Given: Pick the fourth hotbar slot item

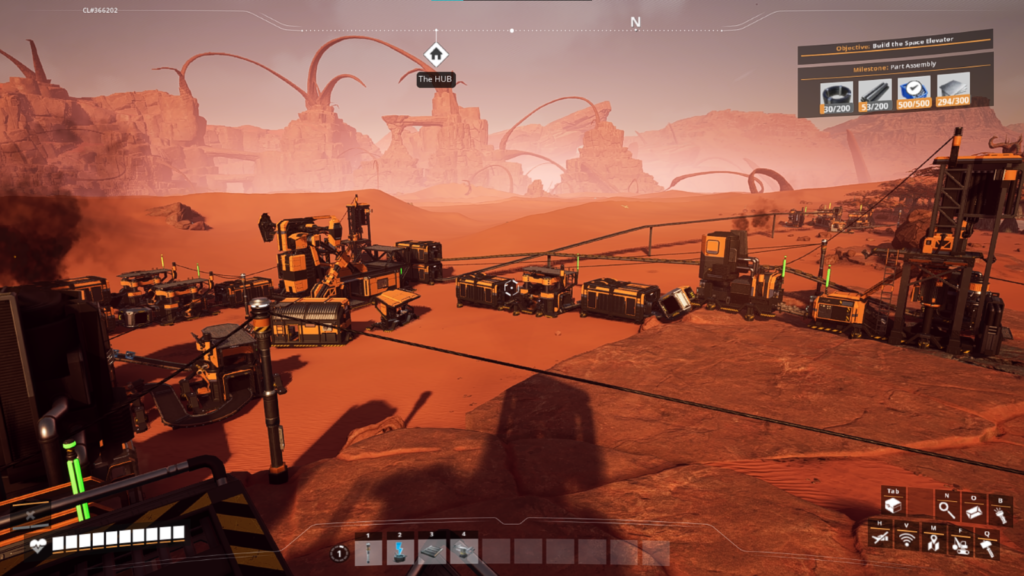Looking at the screenshot, I should 461,552.
